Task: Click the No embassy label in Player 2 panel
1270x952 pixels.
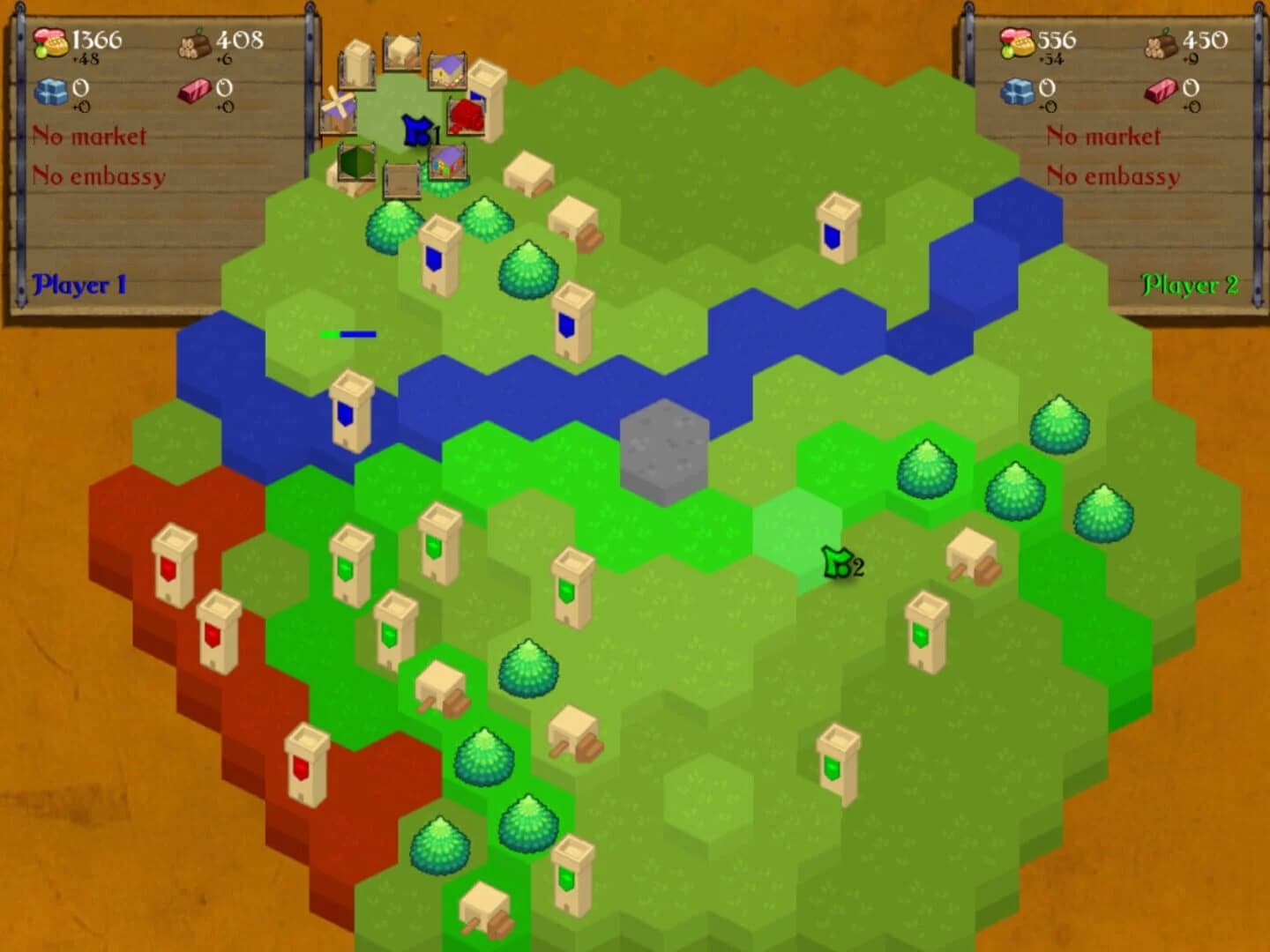Action: click(1113, 176)
